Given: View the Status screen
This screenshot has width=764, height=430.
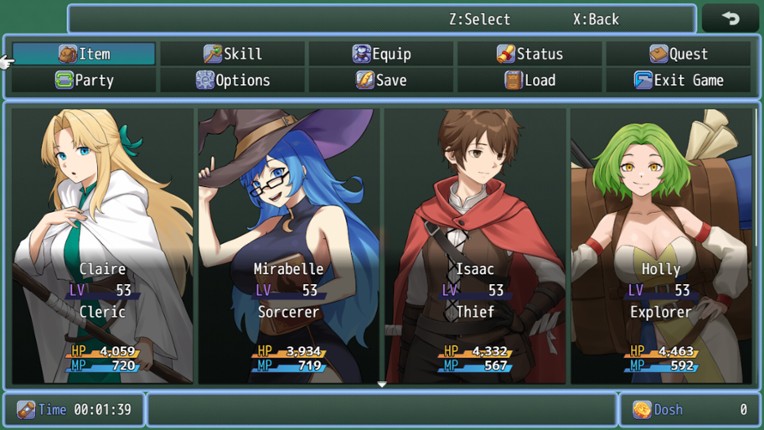Looking at the screenshot, I should tap(530, 54).
